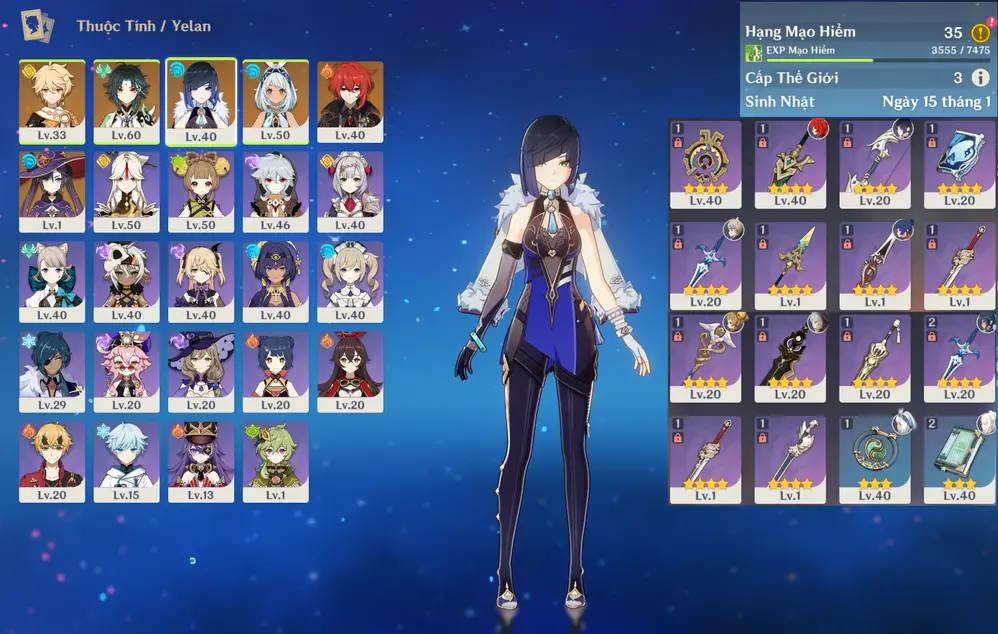Select the Traveler portrait at Lv.33

[52, 102]
